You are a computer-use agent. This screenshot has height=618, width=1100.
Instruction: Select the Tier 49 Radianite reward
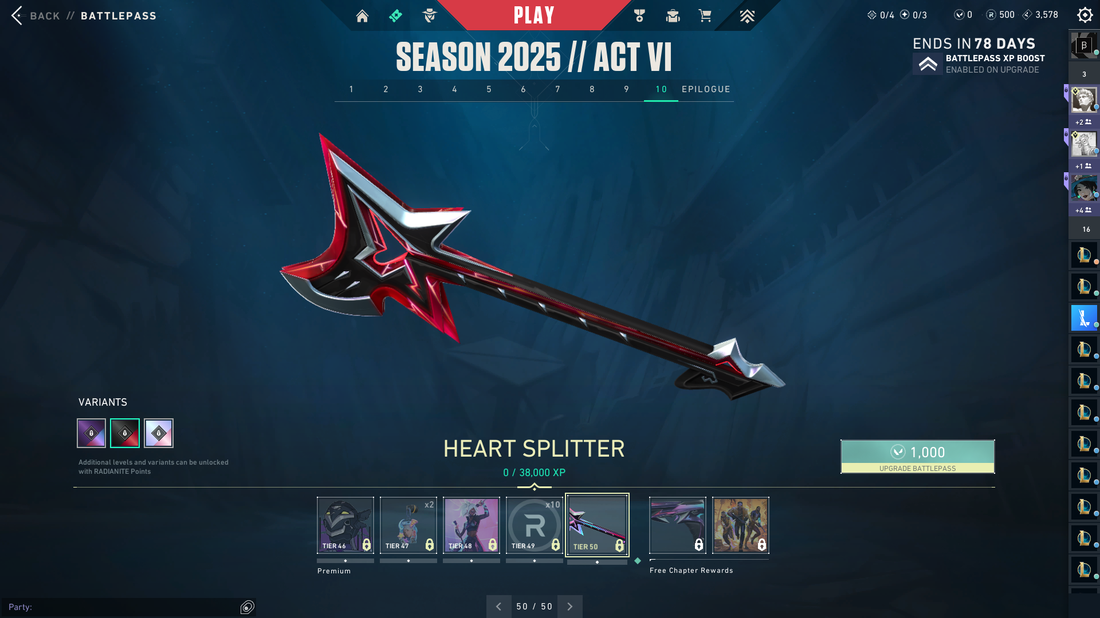(x=534, y=525)
